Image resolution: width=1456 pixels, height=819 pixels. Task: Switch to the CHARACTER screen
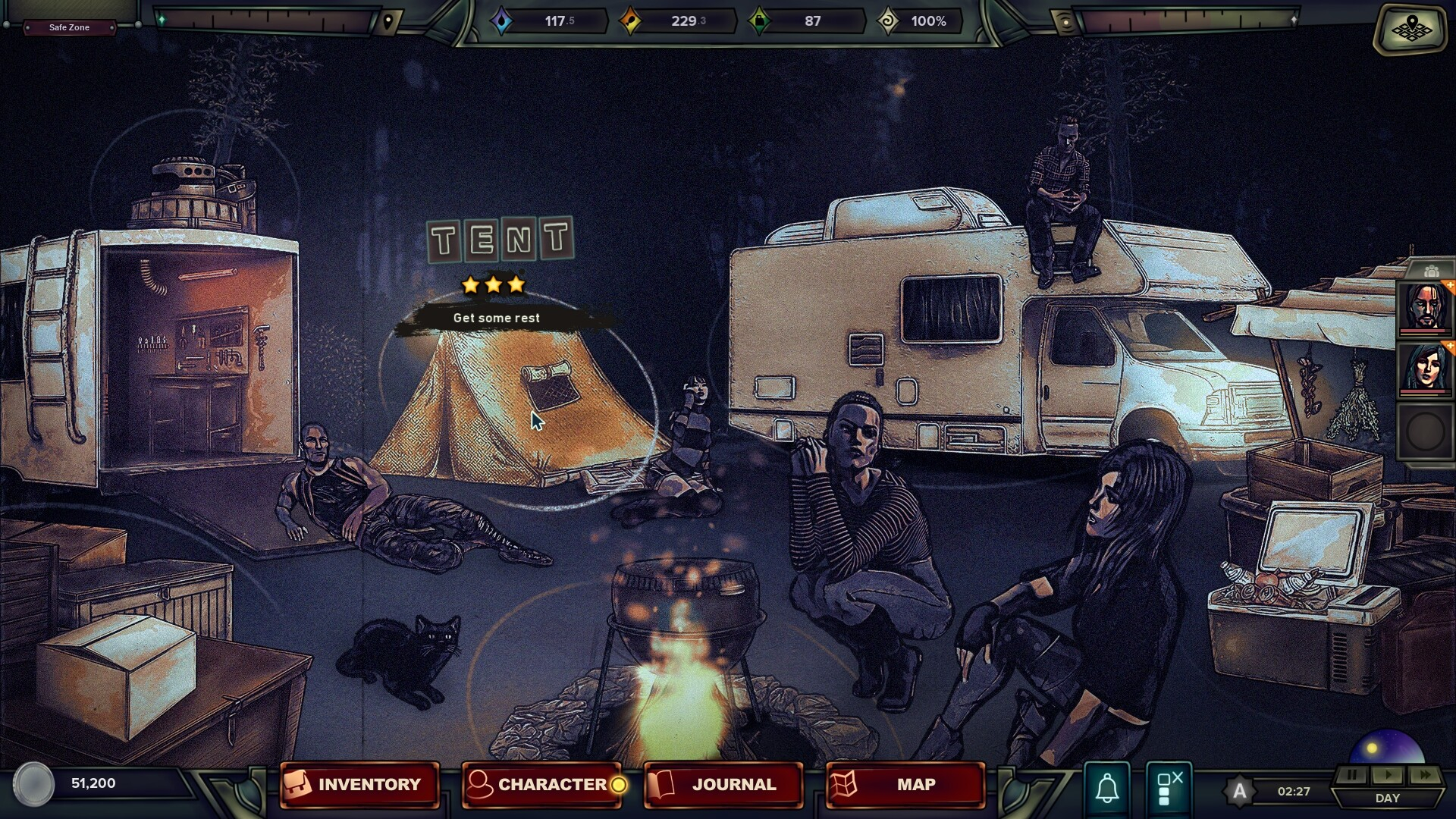click(x=548, y=785)
